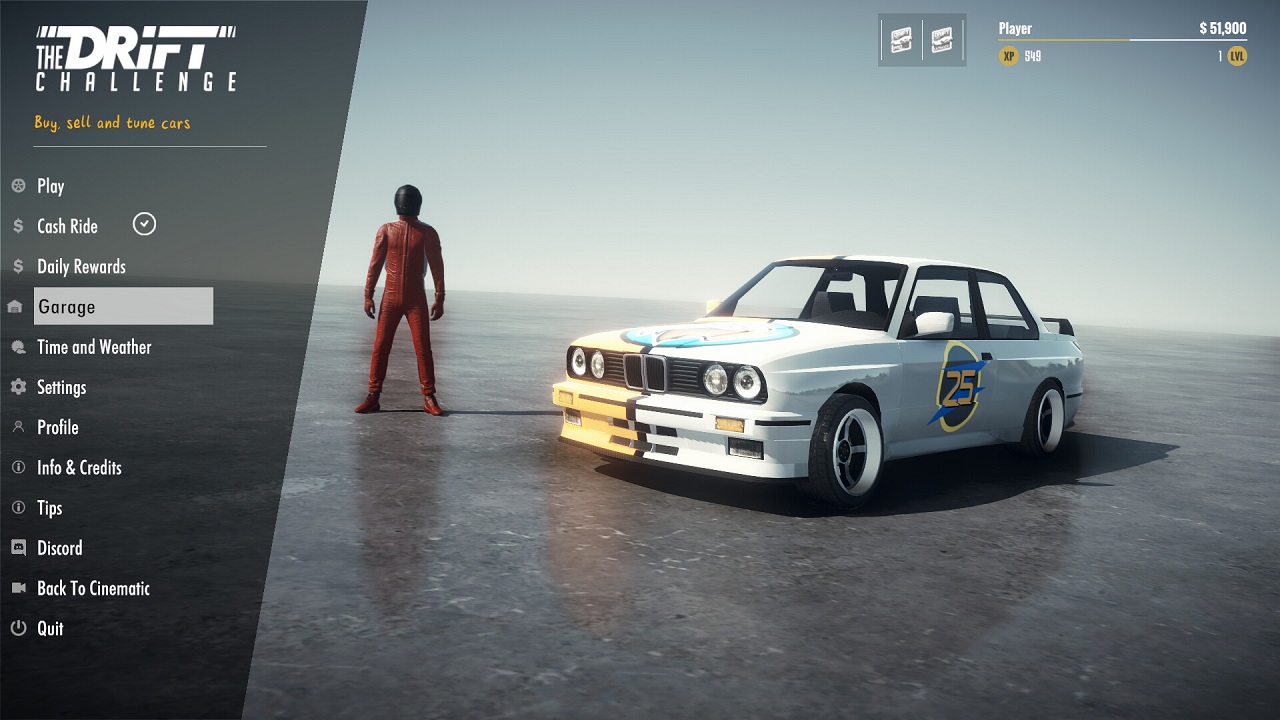Click the home icon beside Garage
This screenshot has height=720, width=1280.
[17, 306]
